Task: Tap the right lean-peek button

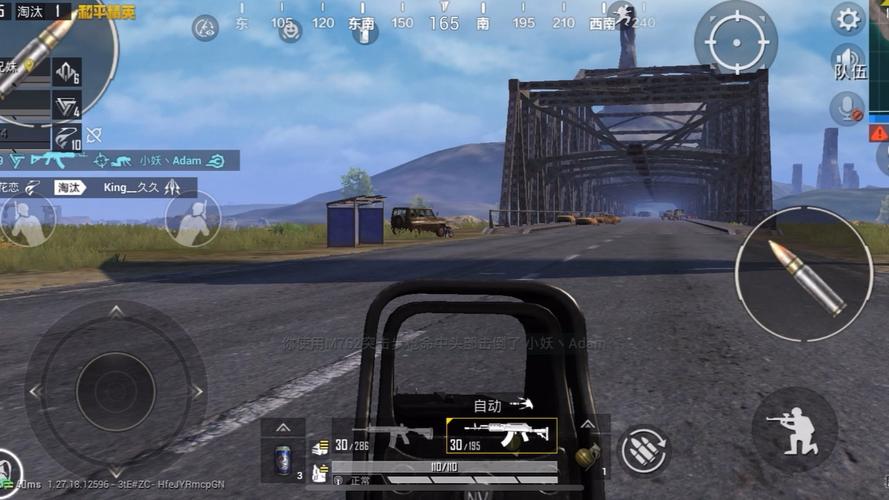Action: pos(192,219)
